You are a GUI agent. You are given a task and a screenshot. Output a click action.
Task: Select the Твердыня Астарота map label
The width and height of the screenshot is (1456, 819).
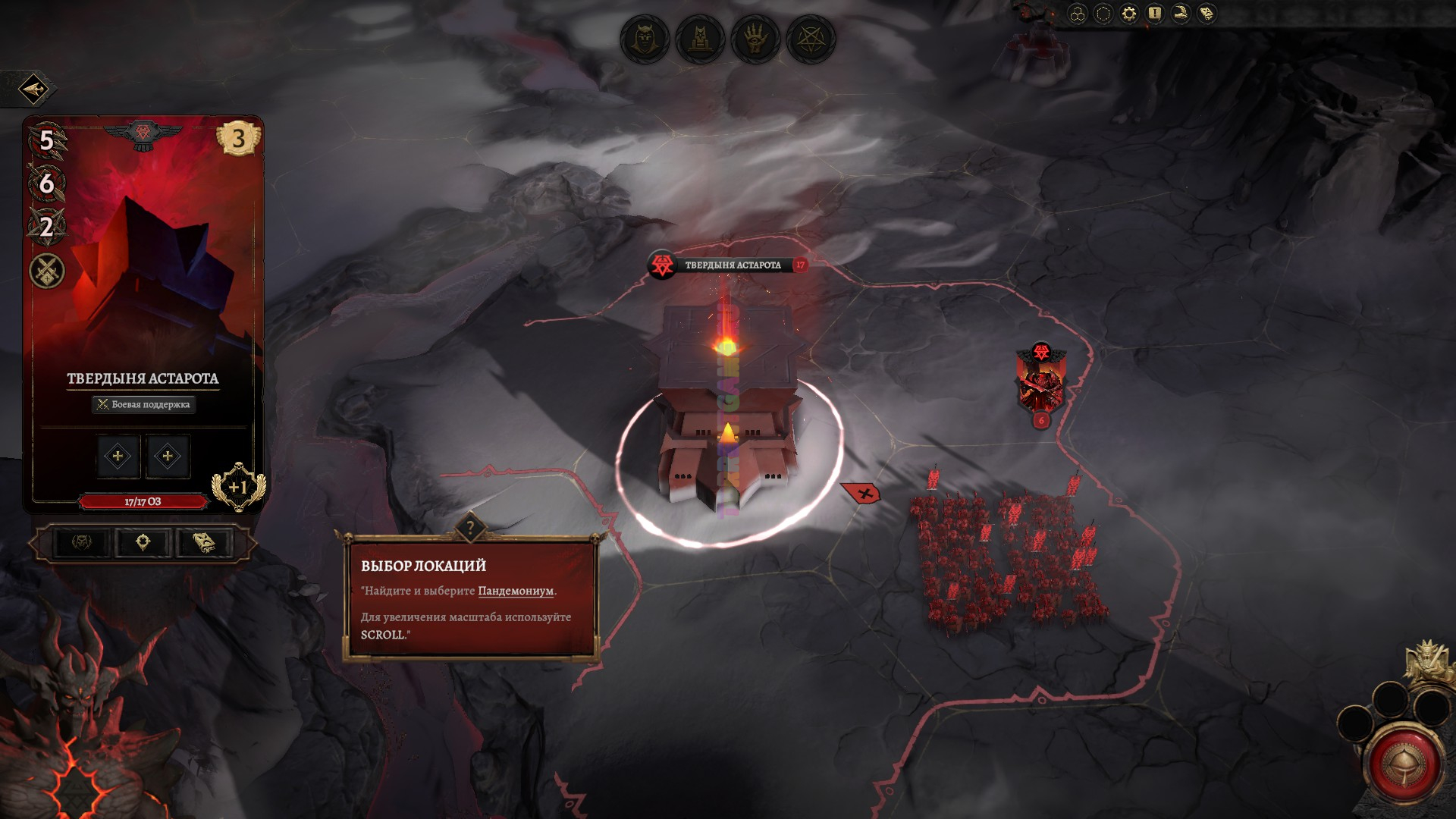[x=732, y=265]
